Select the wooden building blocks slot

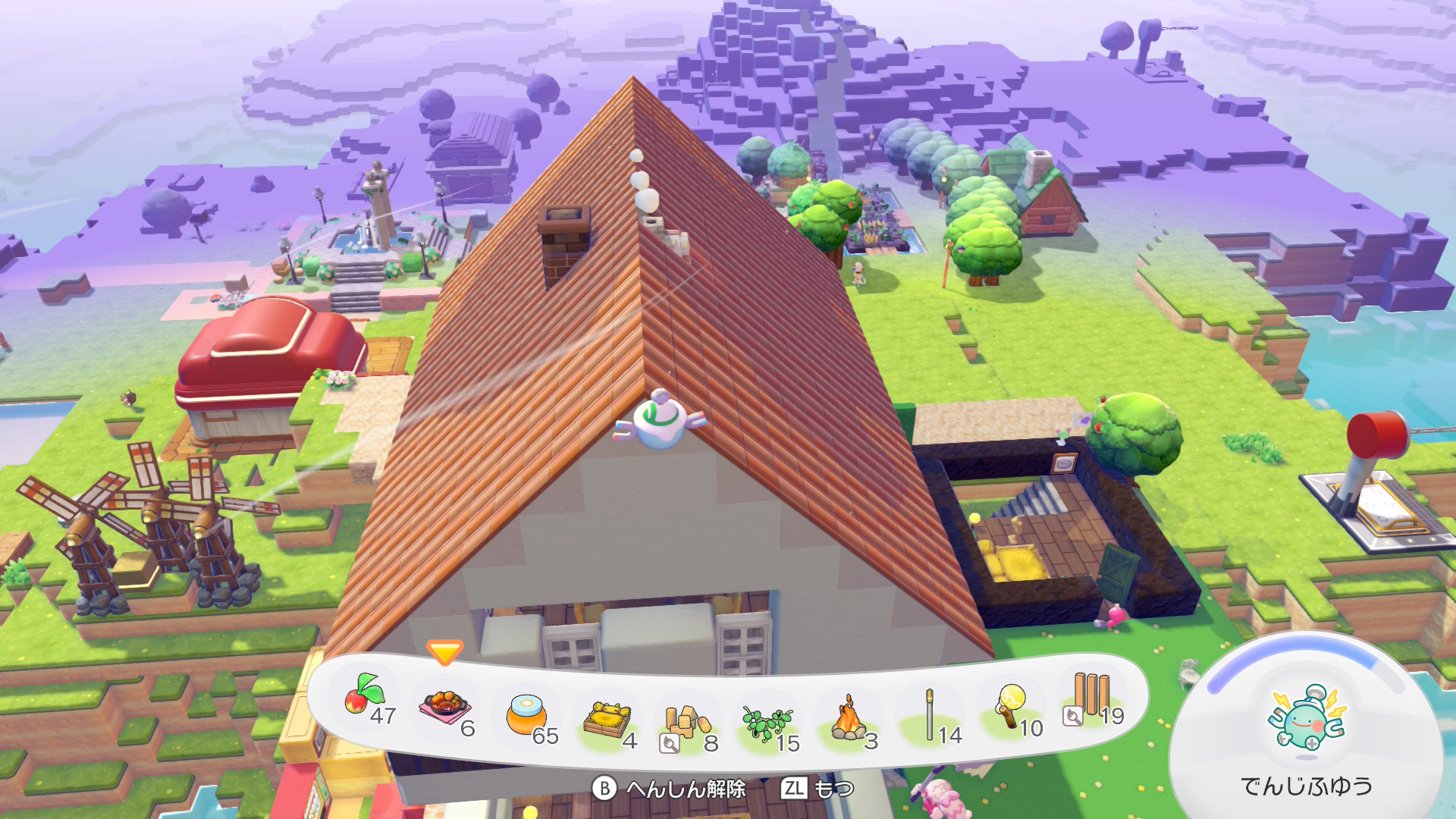[687, 722]
